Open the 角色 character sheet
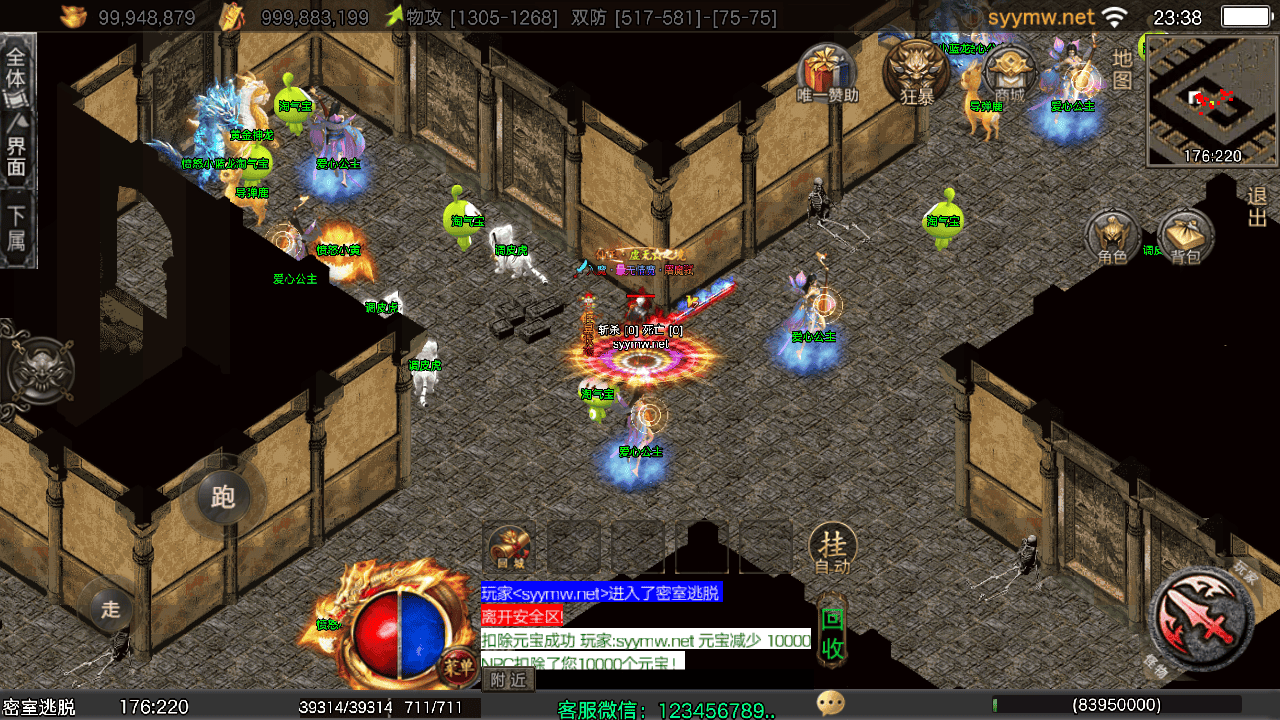Viewport: 1280px width, 720px height. click(1112, 238)
